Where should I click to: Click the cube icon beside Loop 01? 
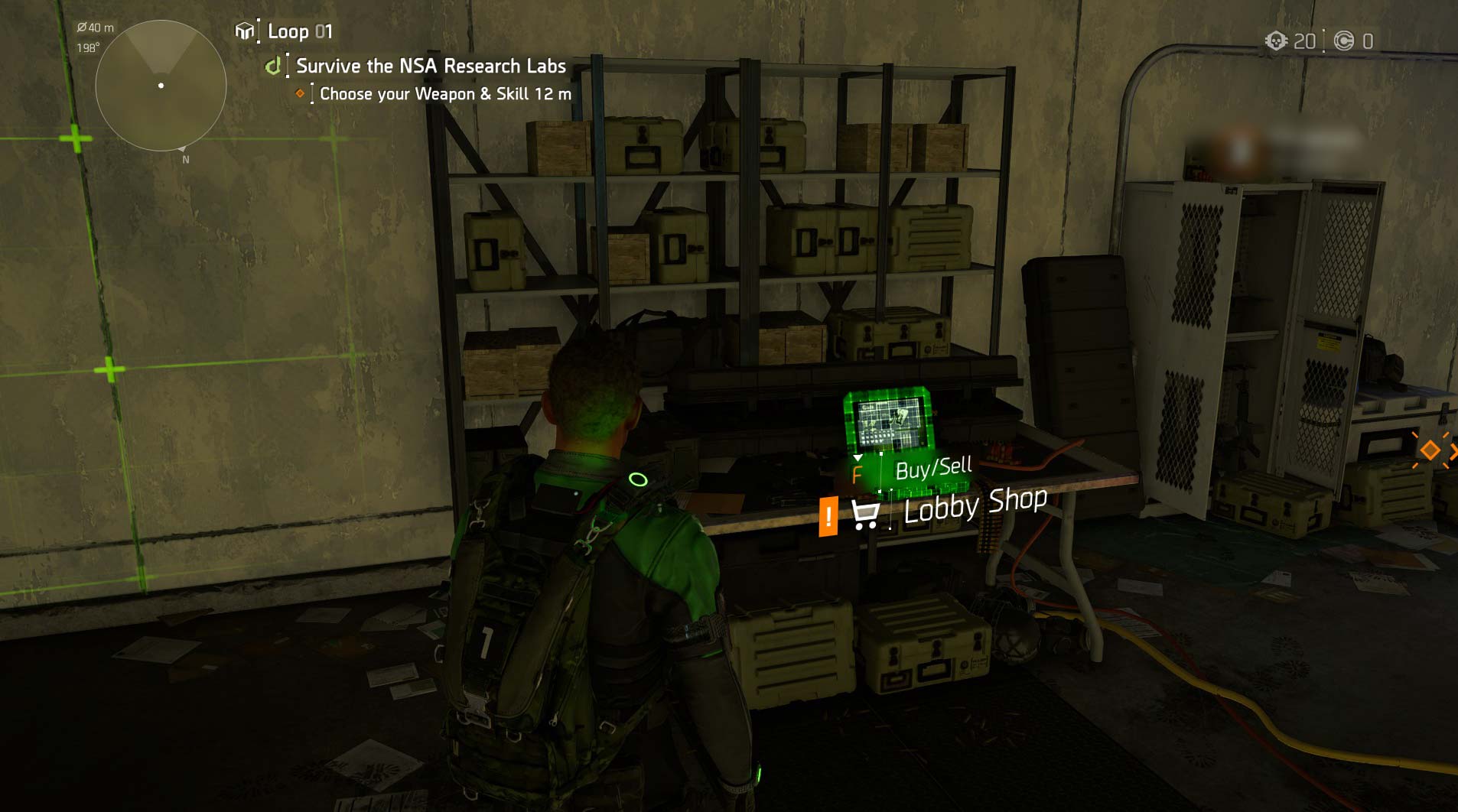click(246, 31)
